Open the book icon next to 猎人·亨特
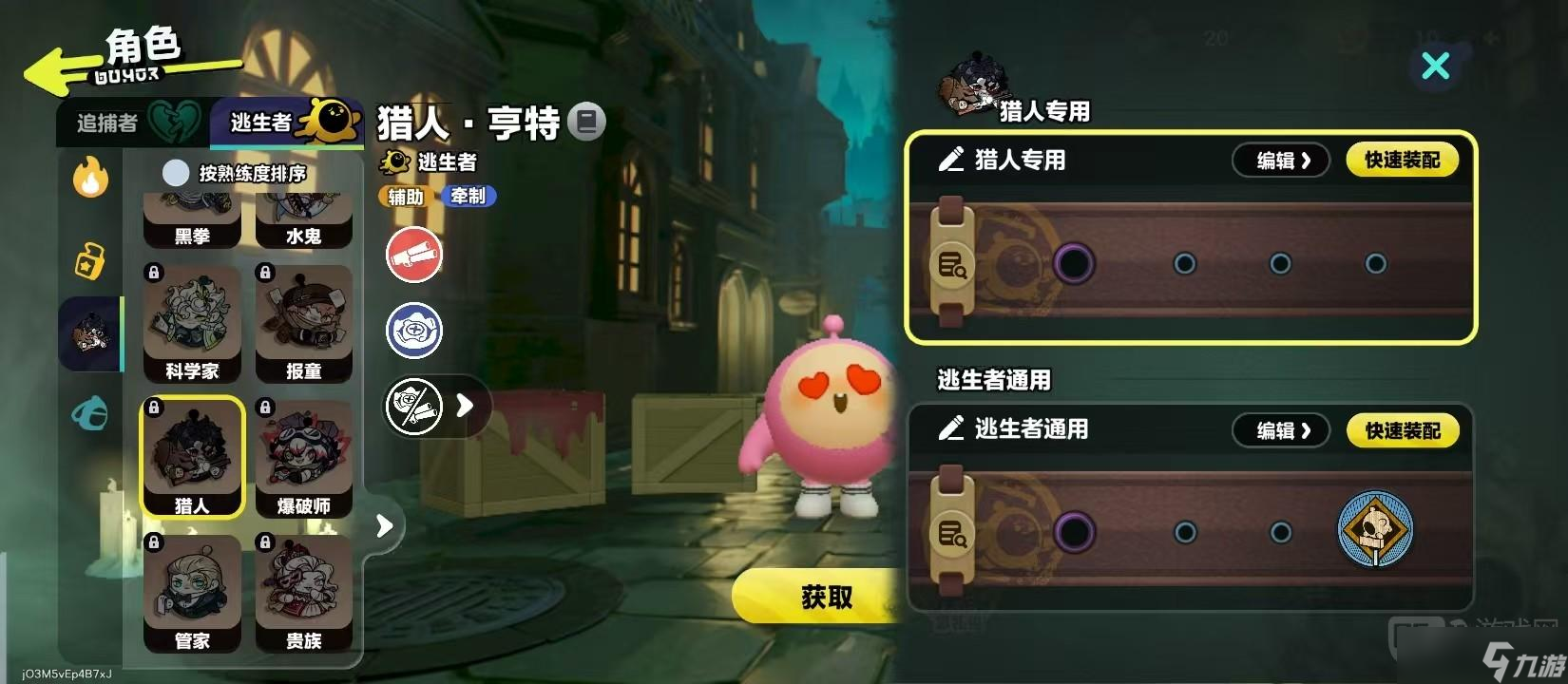This screenshot has width=1568, height=684. coord(588,122)
